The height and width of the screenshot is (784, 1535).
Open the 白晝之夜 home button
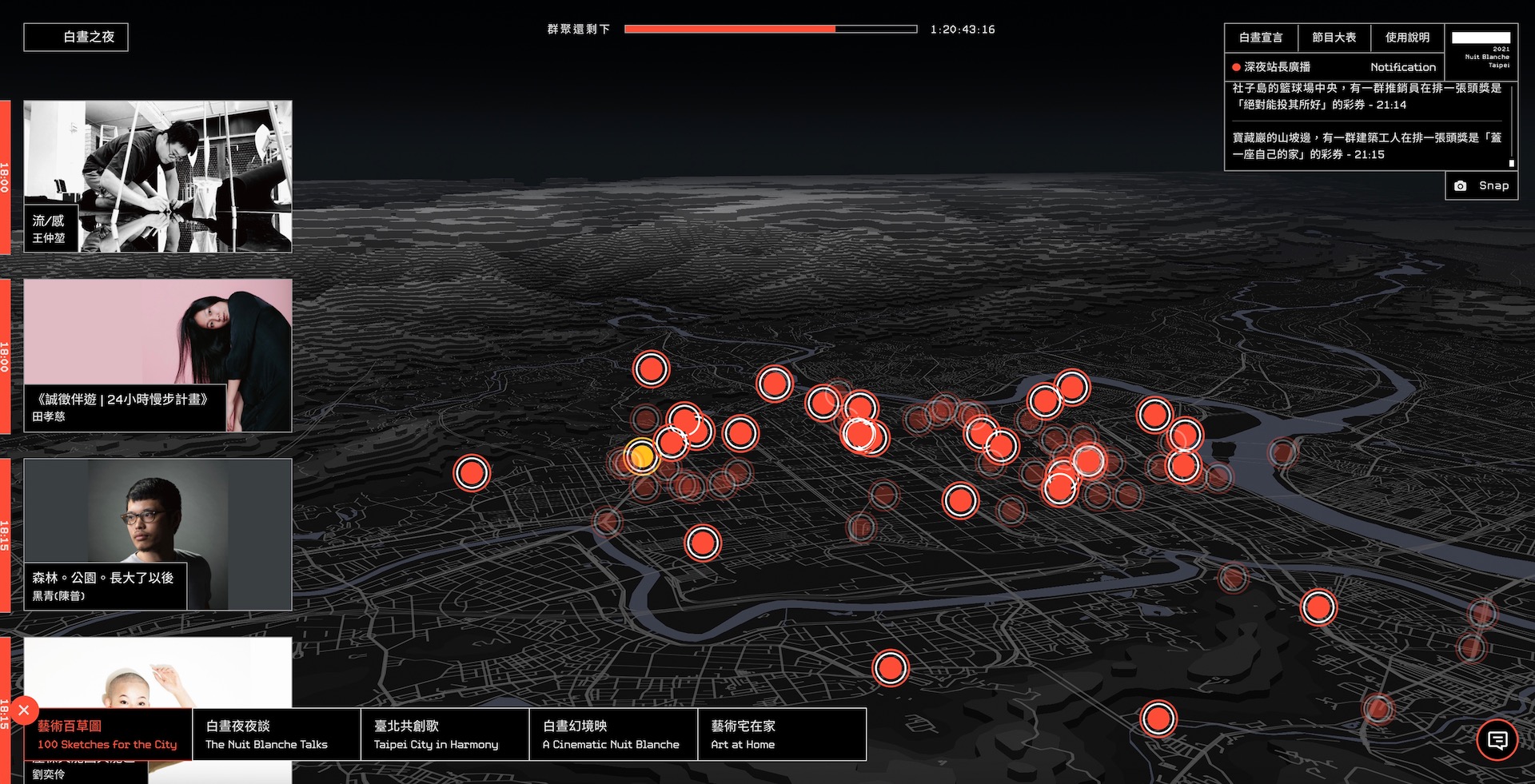coord(76,37)
